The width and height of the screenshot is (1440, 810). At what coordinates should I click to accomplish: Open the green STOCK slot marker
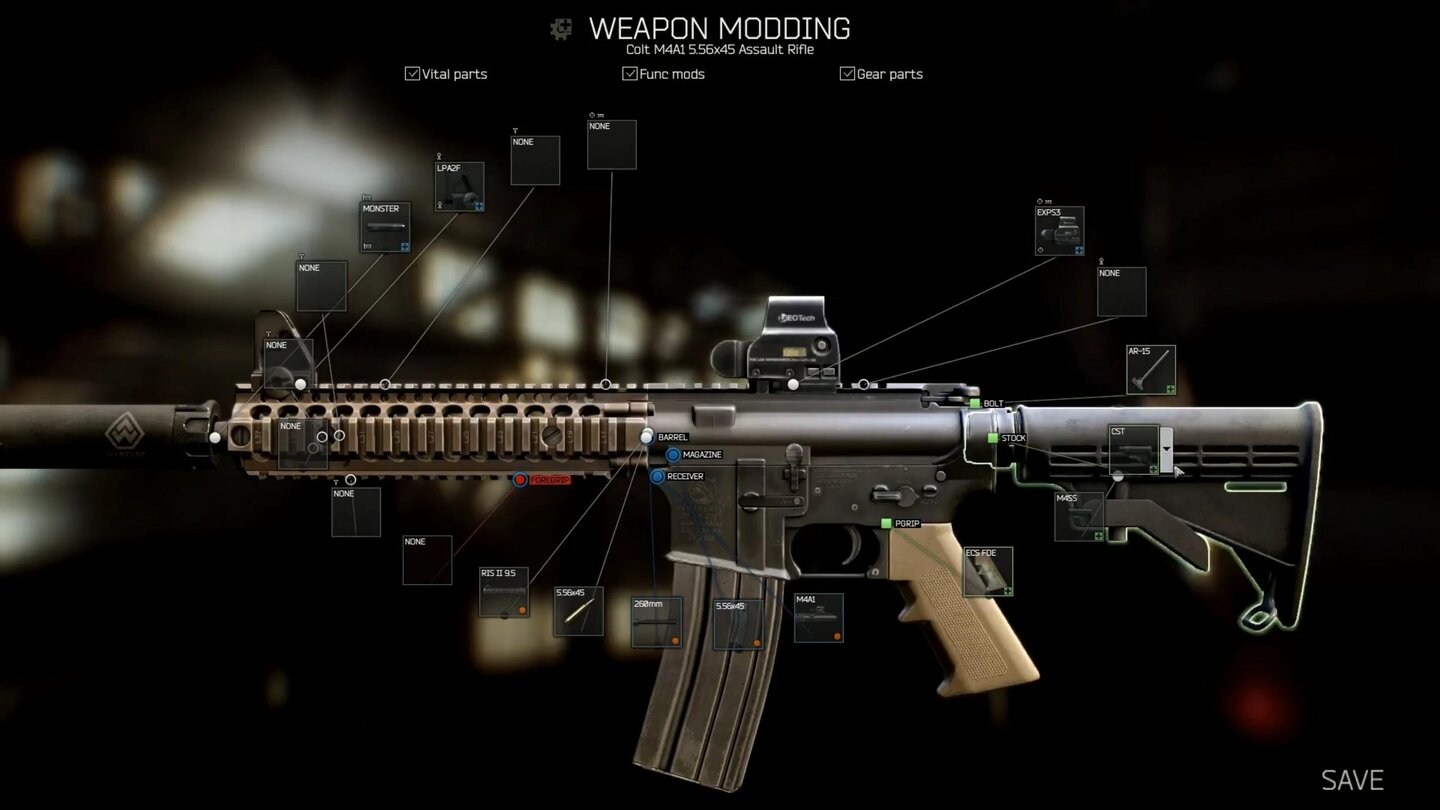click(x=993, y=437)
